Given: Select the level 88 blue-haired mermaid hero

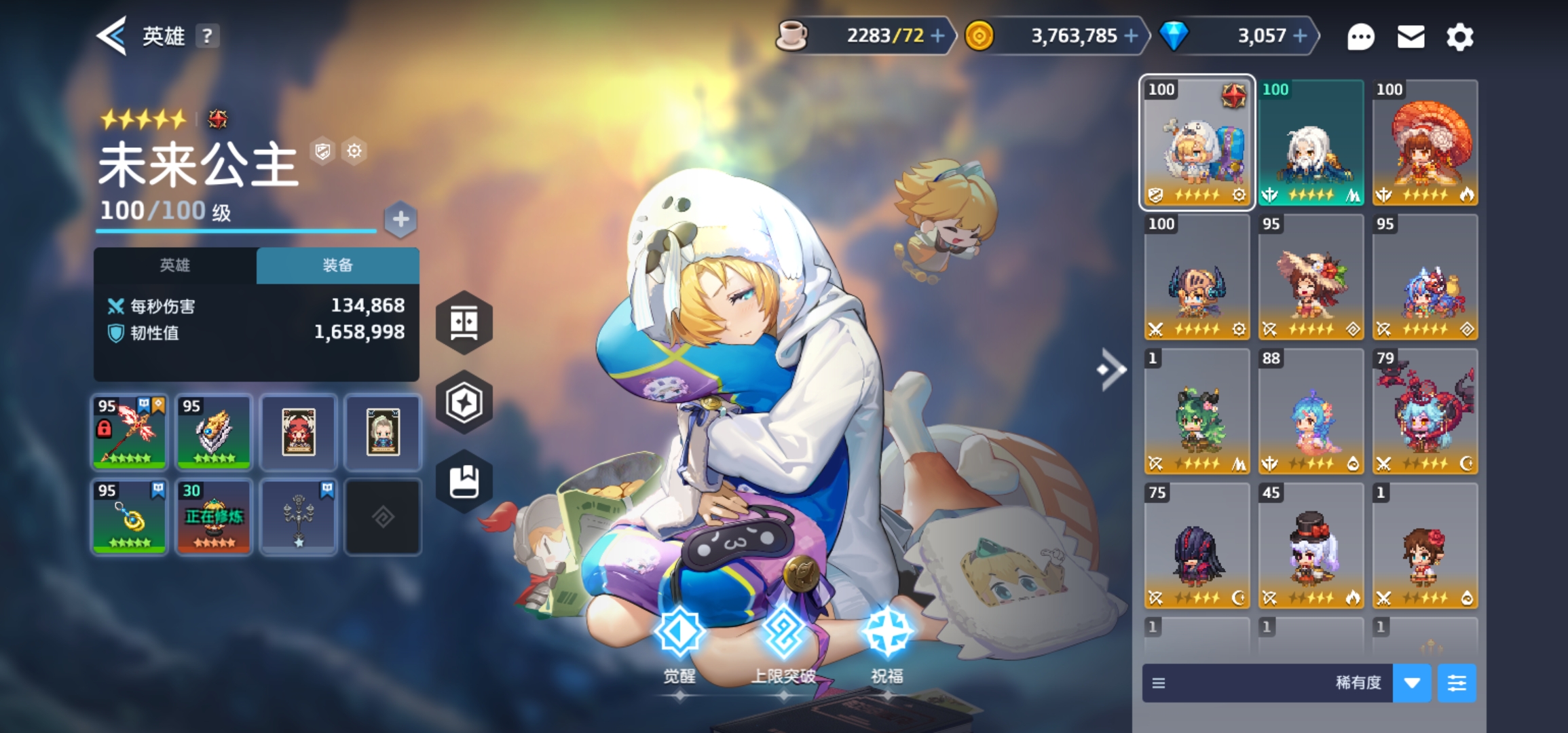Looking at the screenshot, I should pyautogui.click(x=1311, y=411).
